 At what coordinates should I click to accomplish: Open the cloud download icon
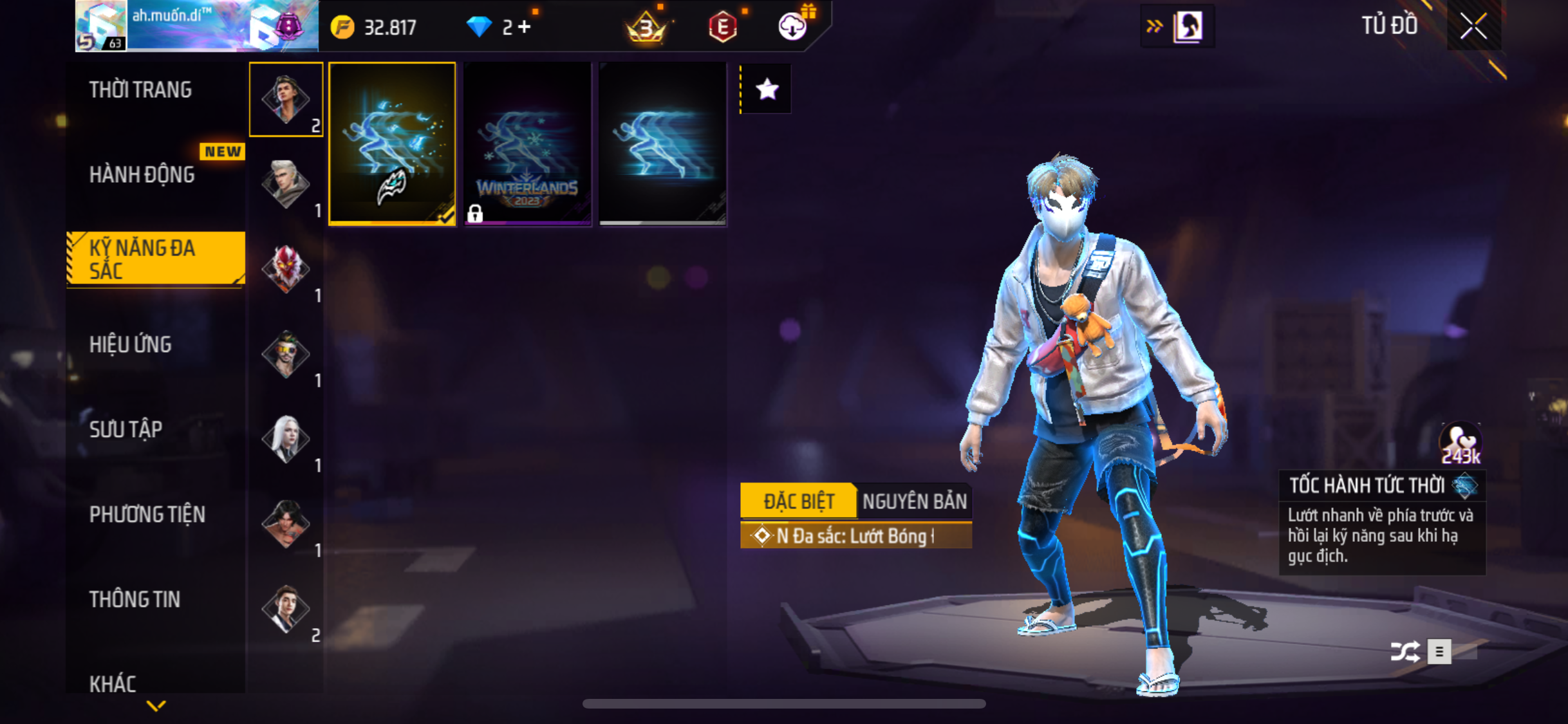tap(792, 27)
